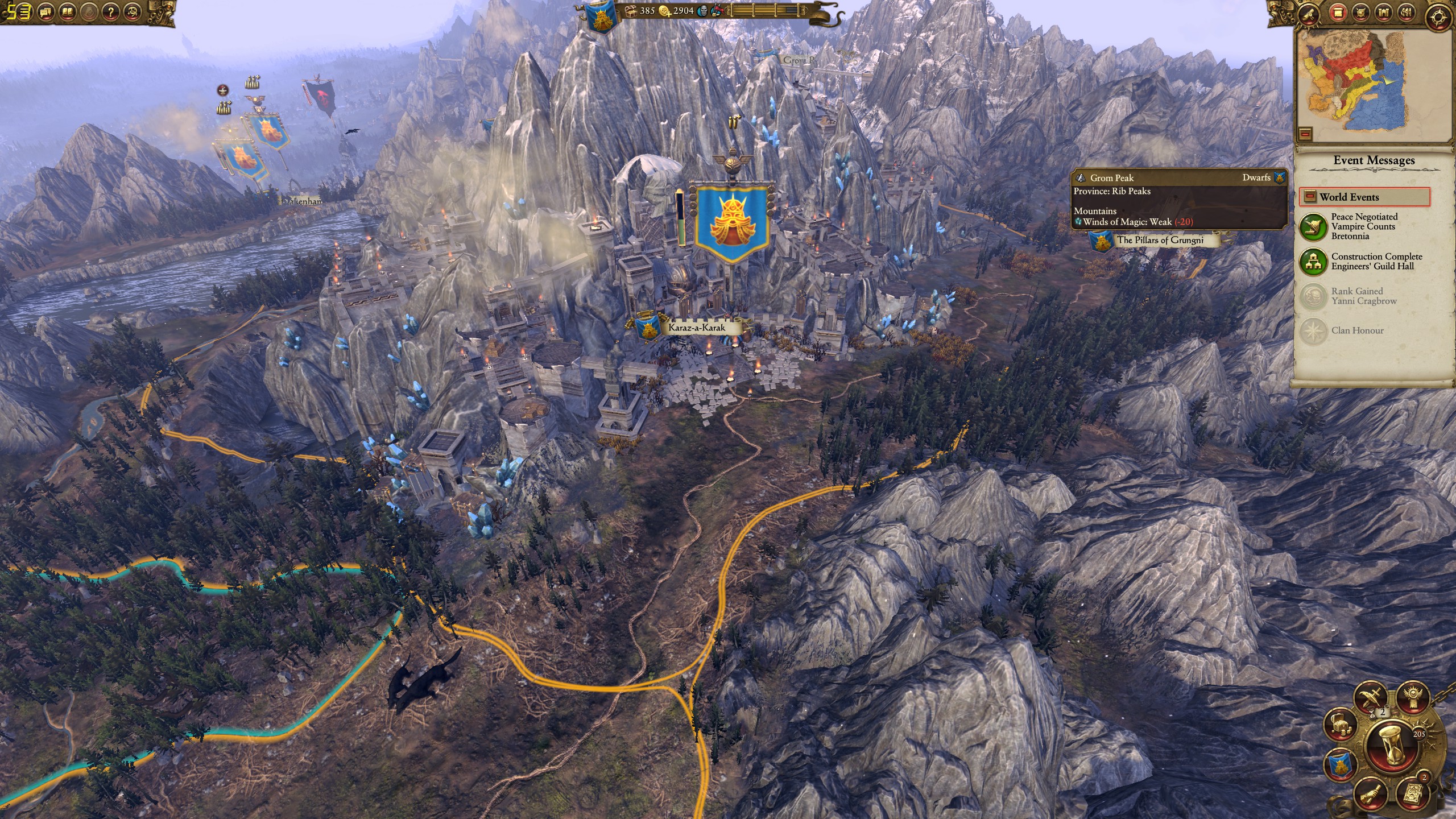
Task: Open the chat speech bubbles panel
Action: (x=46, y=11)
